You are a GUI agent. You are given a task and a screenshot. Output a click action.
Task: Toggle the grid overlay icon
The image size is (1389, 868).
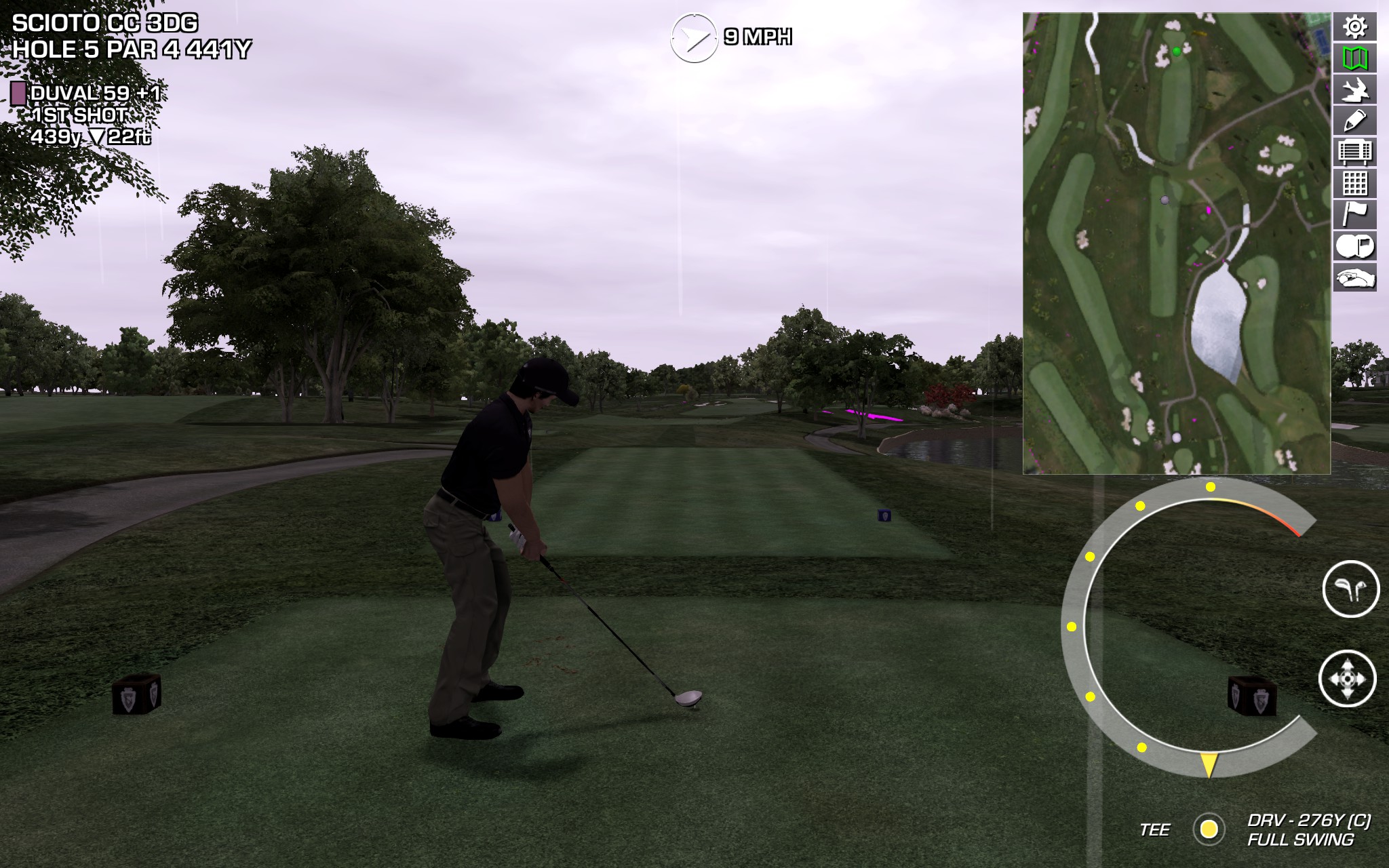[1354, 183]
